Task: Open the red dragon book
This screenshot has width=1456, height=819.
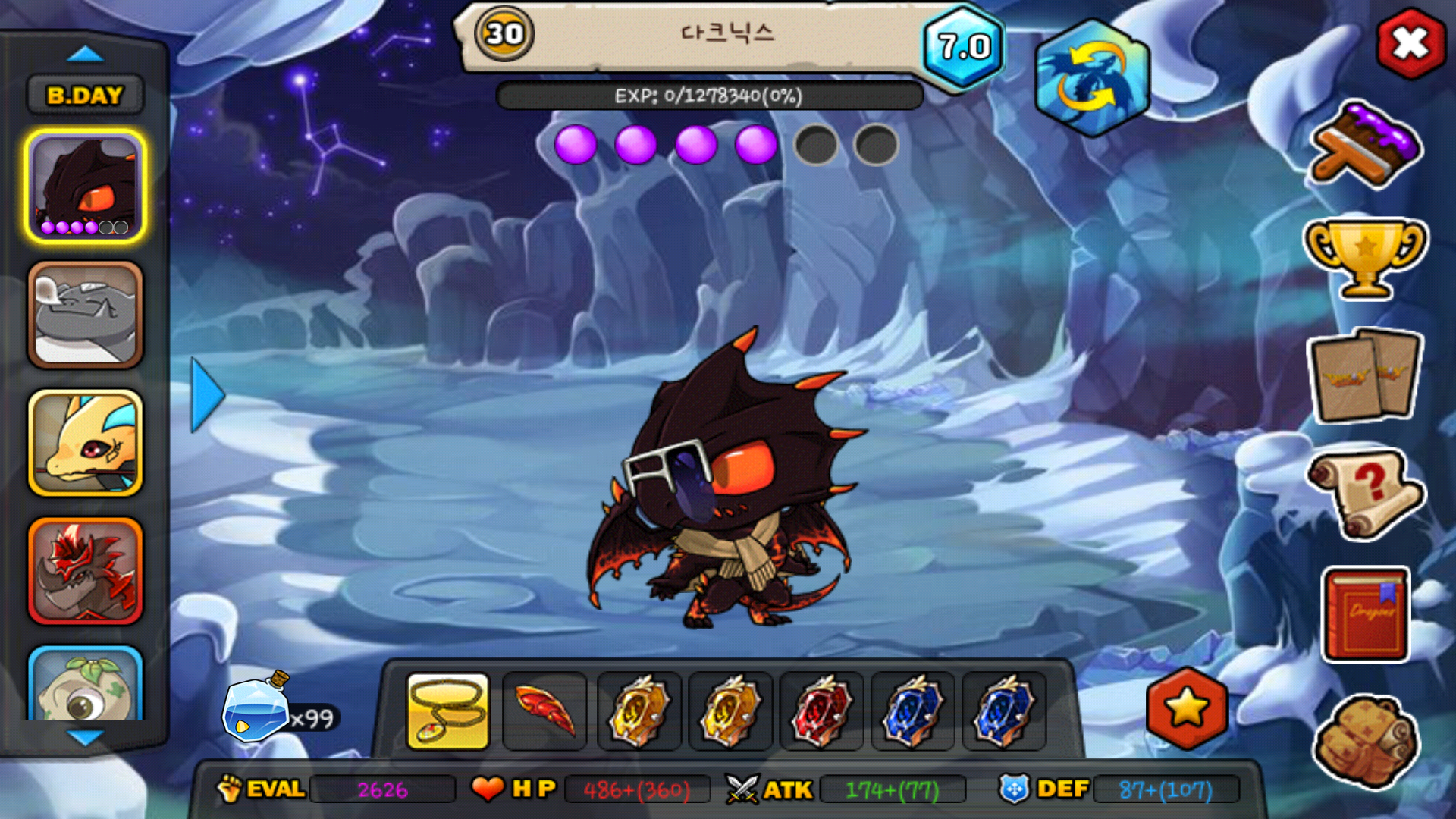Action: point(1365,614)
